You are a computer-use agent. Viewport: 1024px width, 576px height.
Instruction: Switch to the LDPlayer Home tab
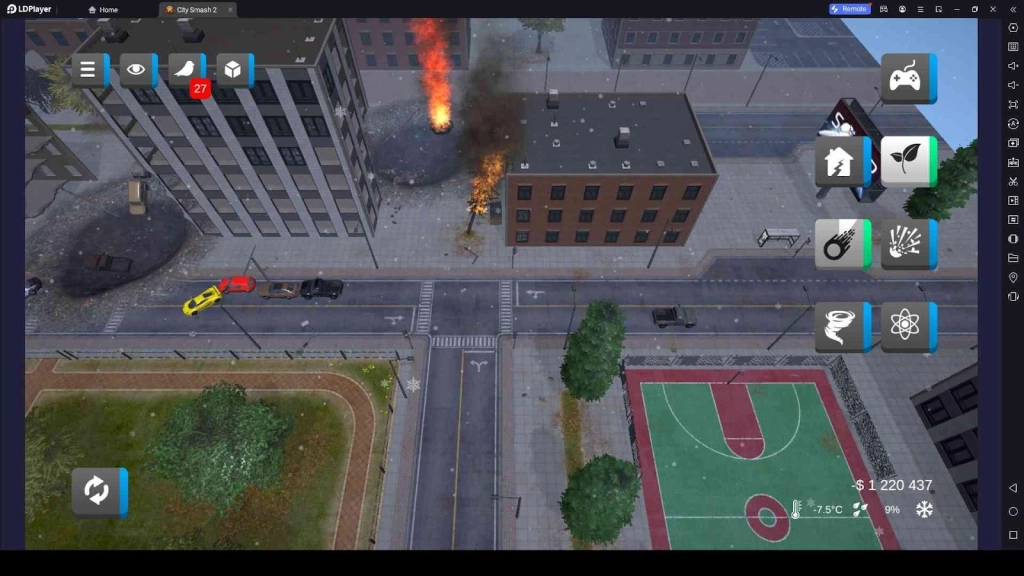coord(103,10)
